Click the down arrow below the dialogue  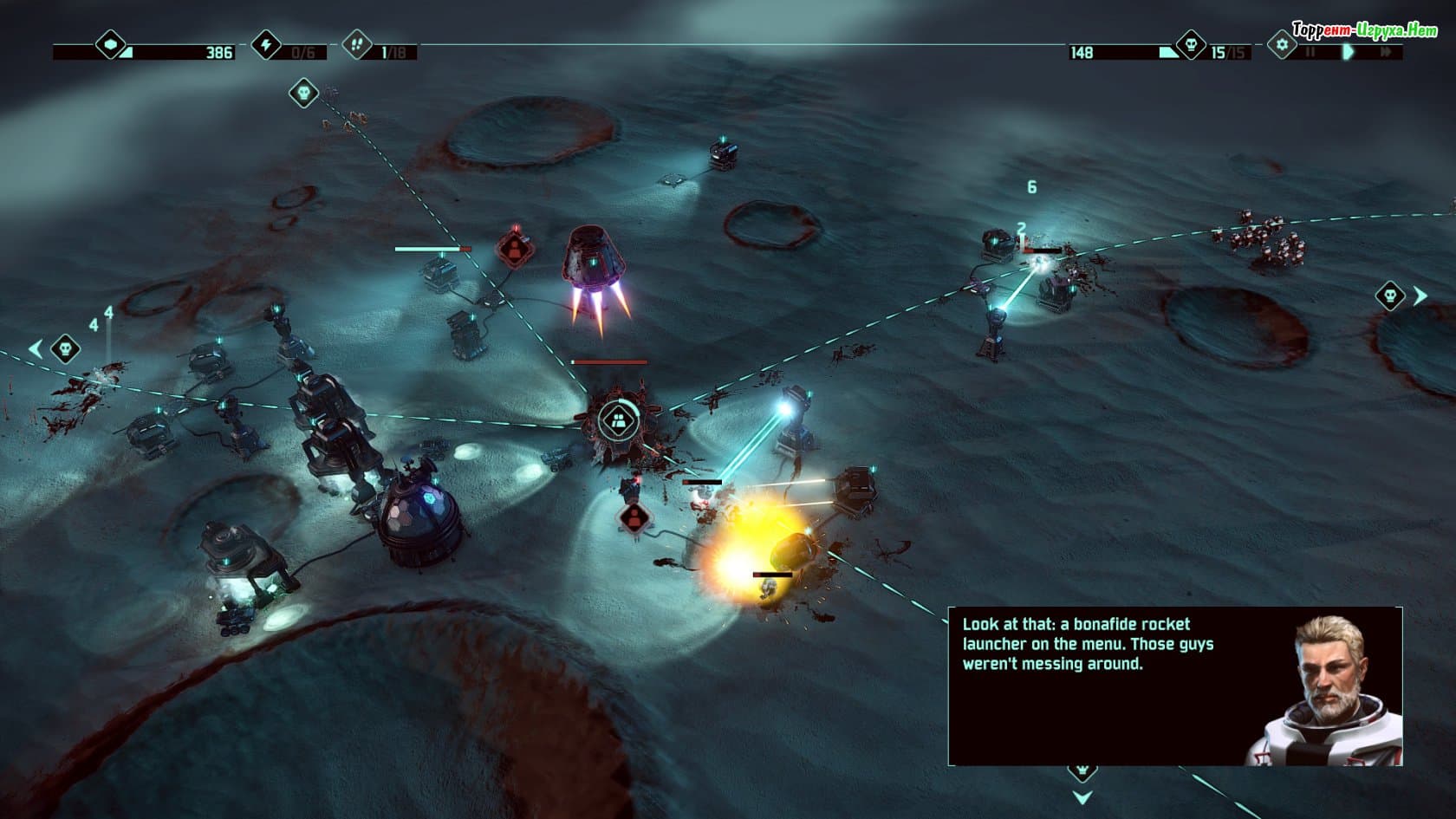1082,796
